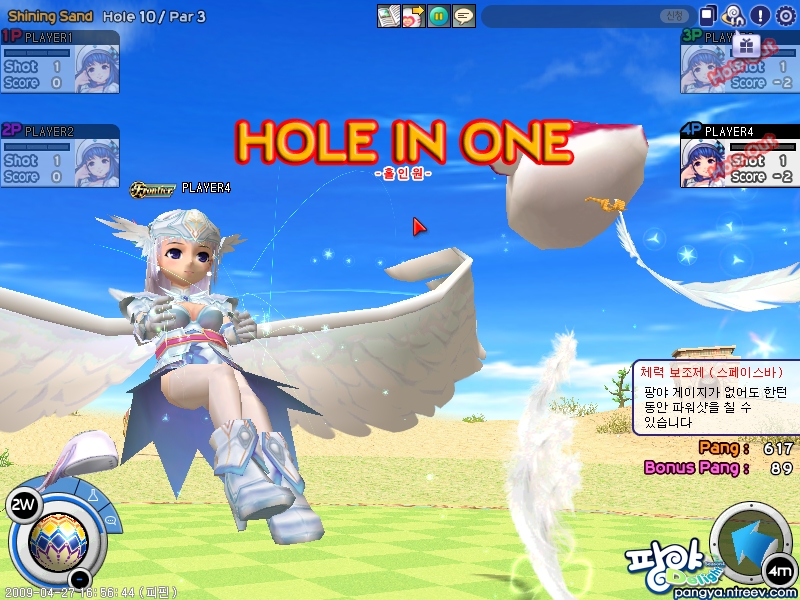
Task: Open the gift box icon
Action: pos(746,46)
